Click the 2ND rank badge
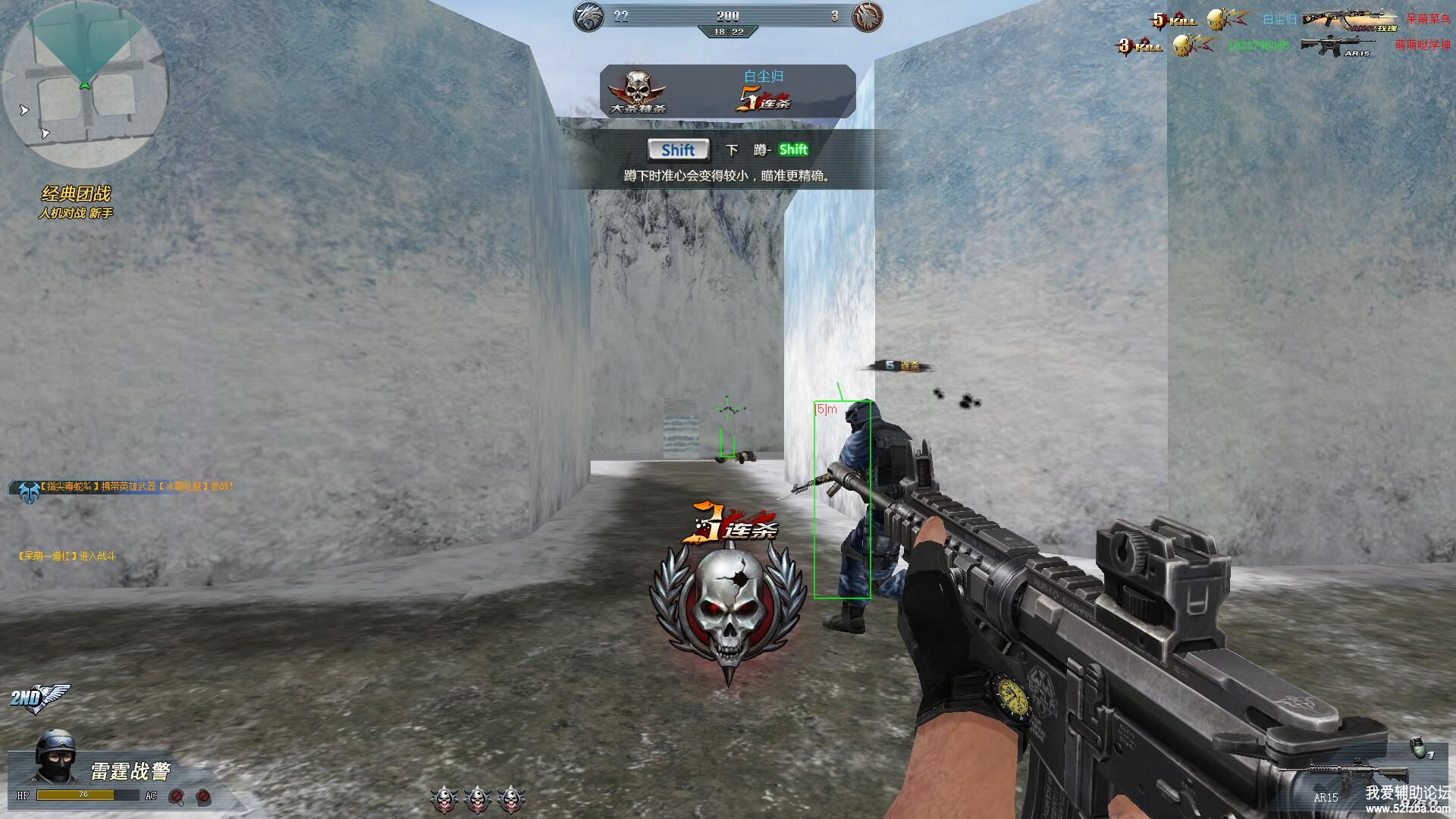1456x819 pixels. 38,698
